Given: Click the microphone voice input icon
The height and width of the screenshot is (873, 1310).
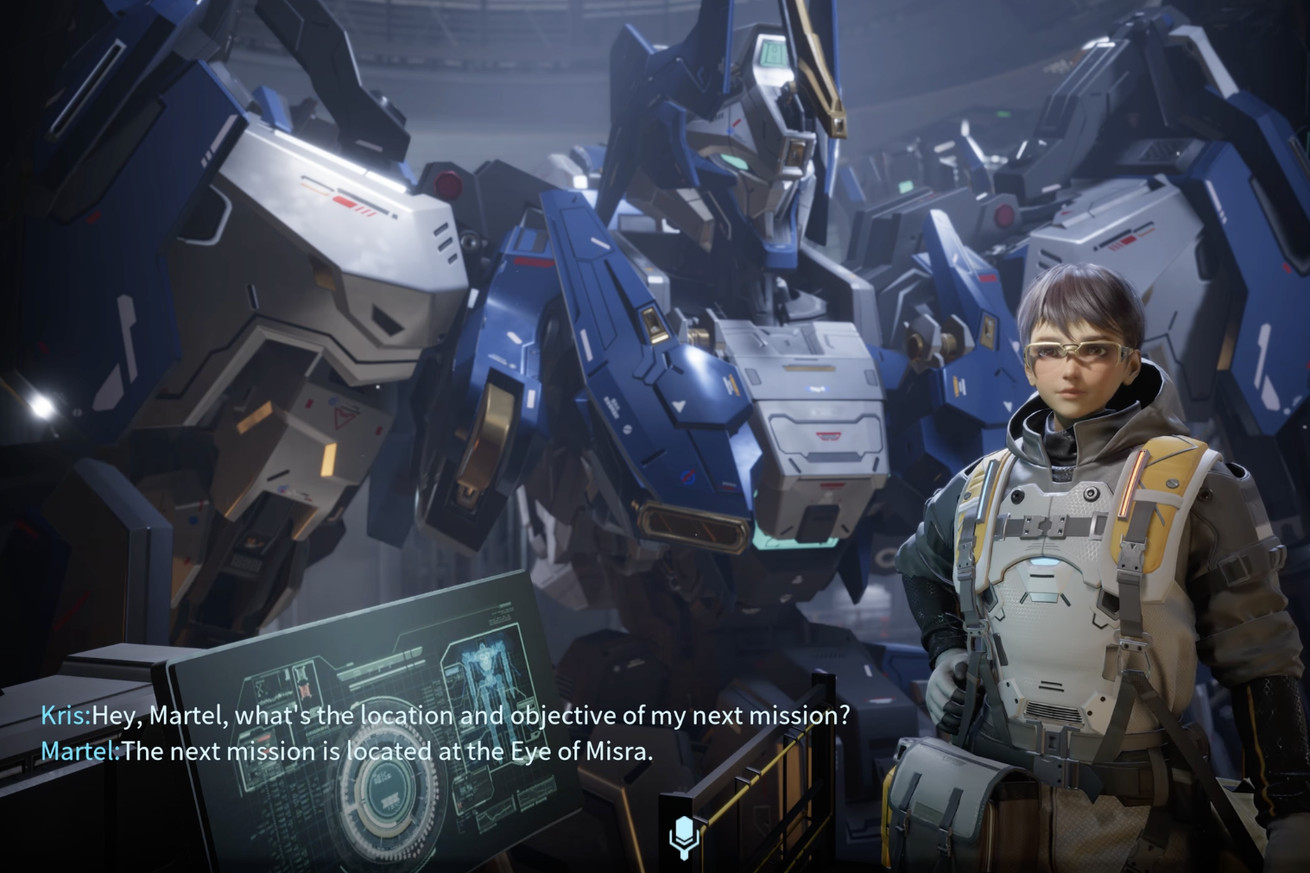Looking at the screenshot, I should tap(683, 836).
